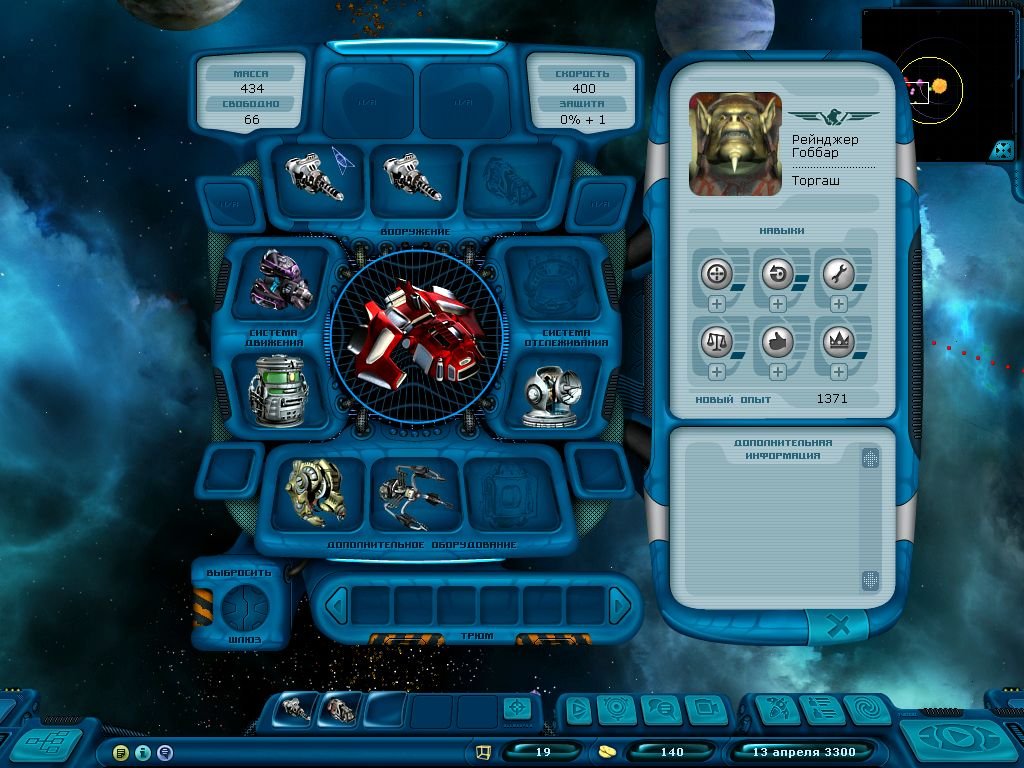Add a point to the wrench repair skill

pos(838,304)
